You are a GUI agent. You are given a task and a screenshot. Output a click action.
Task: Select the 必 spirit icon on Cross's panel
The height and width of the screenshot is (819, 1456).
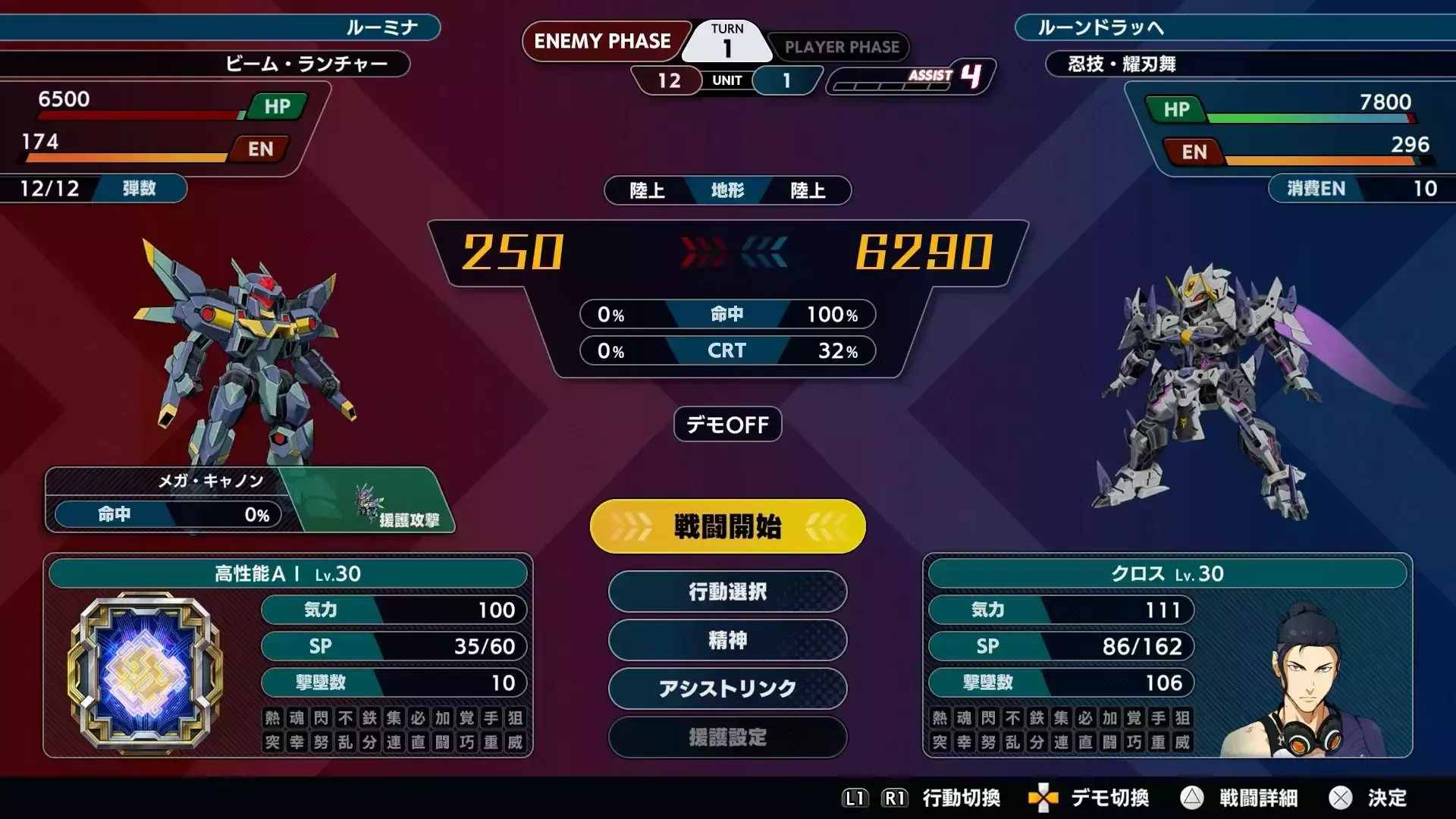click(x=1084, y=719)
